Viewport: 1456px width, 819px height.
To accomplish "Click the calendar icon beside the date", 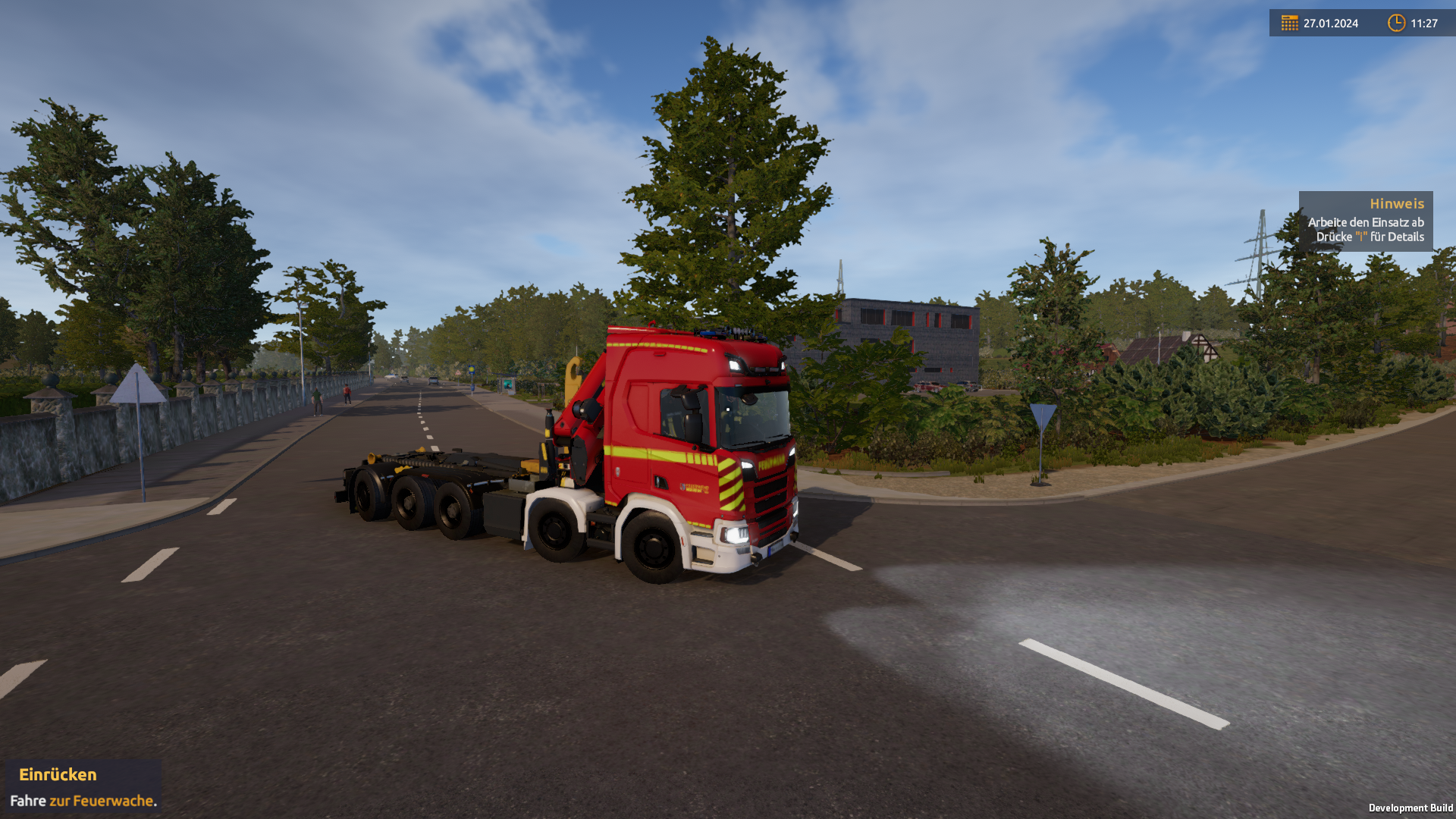I will coord(1289,23).
